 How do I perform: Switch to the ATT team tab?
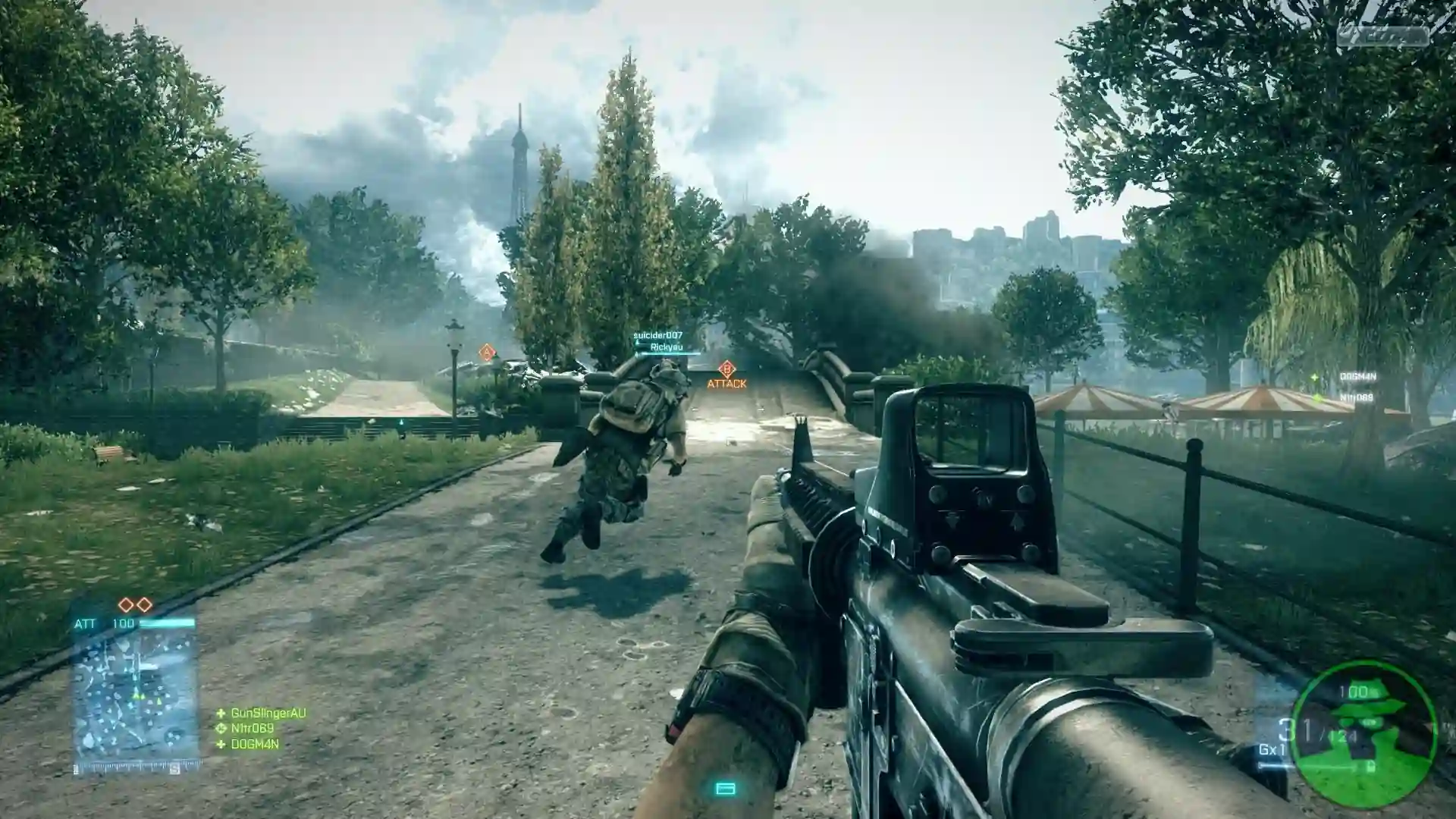click(x=86, y=623)
